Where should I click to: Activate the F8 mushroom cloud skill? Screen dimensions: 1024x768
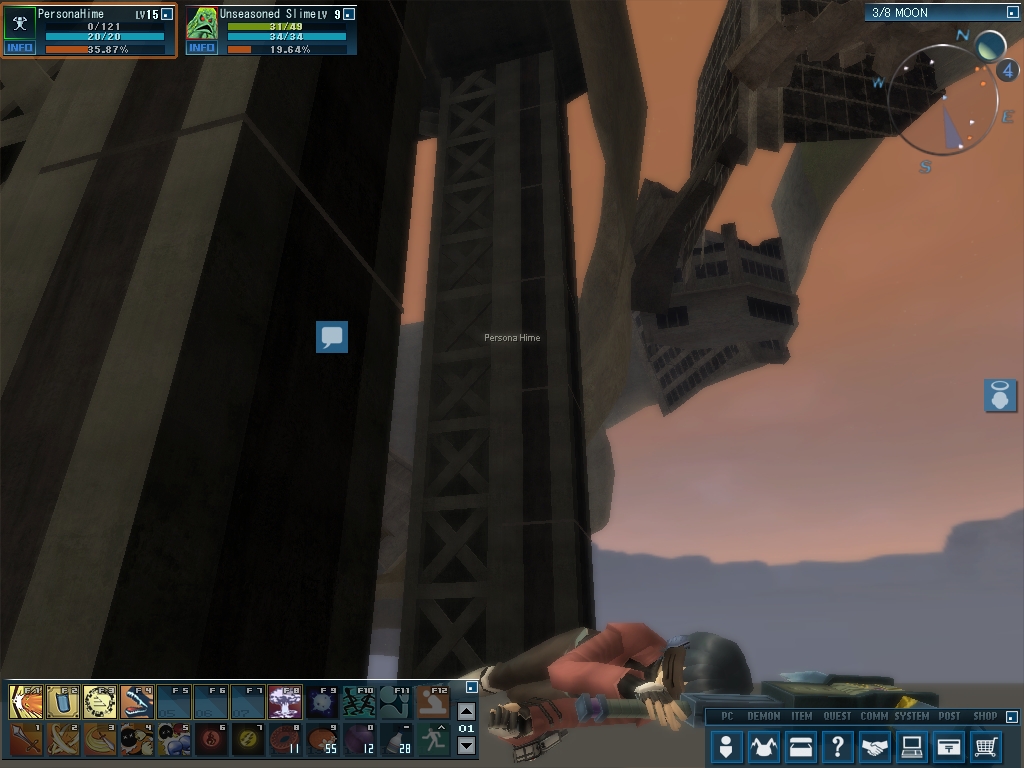[x=286, y=702]
